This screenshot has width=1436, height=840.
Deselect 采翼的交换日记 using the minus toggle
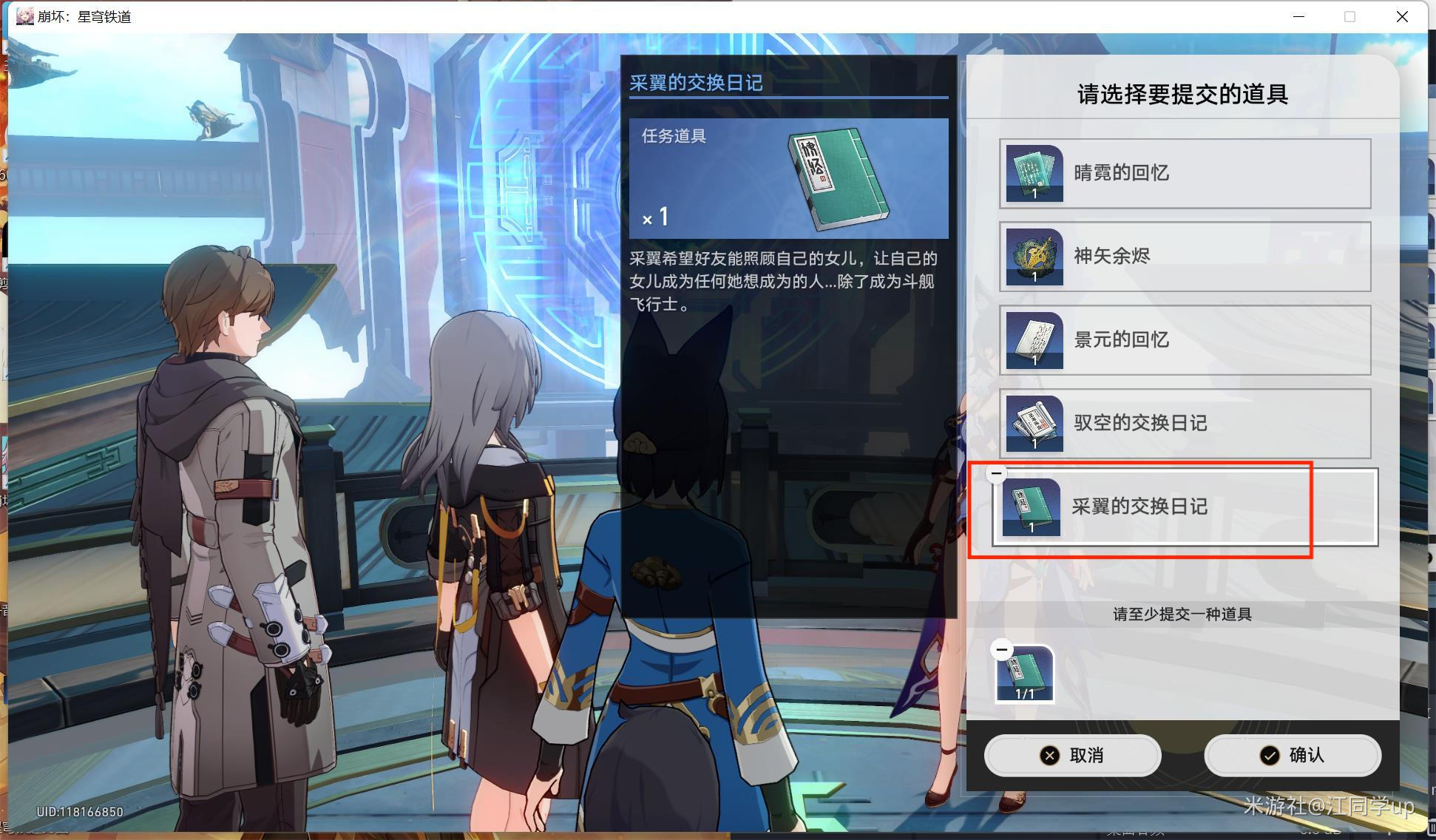click(x=997, y=473)
